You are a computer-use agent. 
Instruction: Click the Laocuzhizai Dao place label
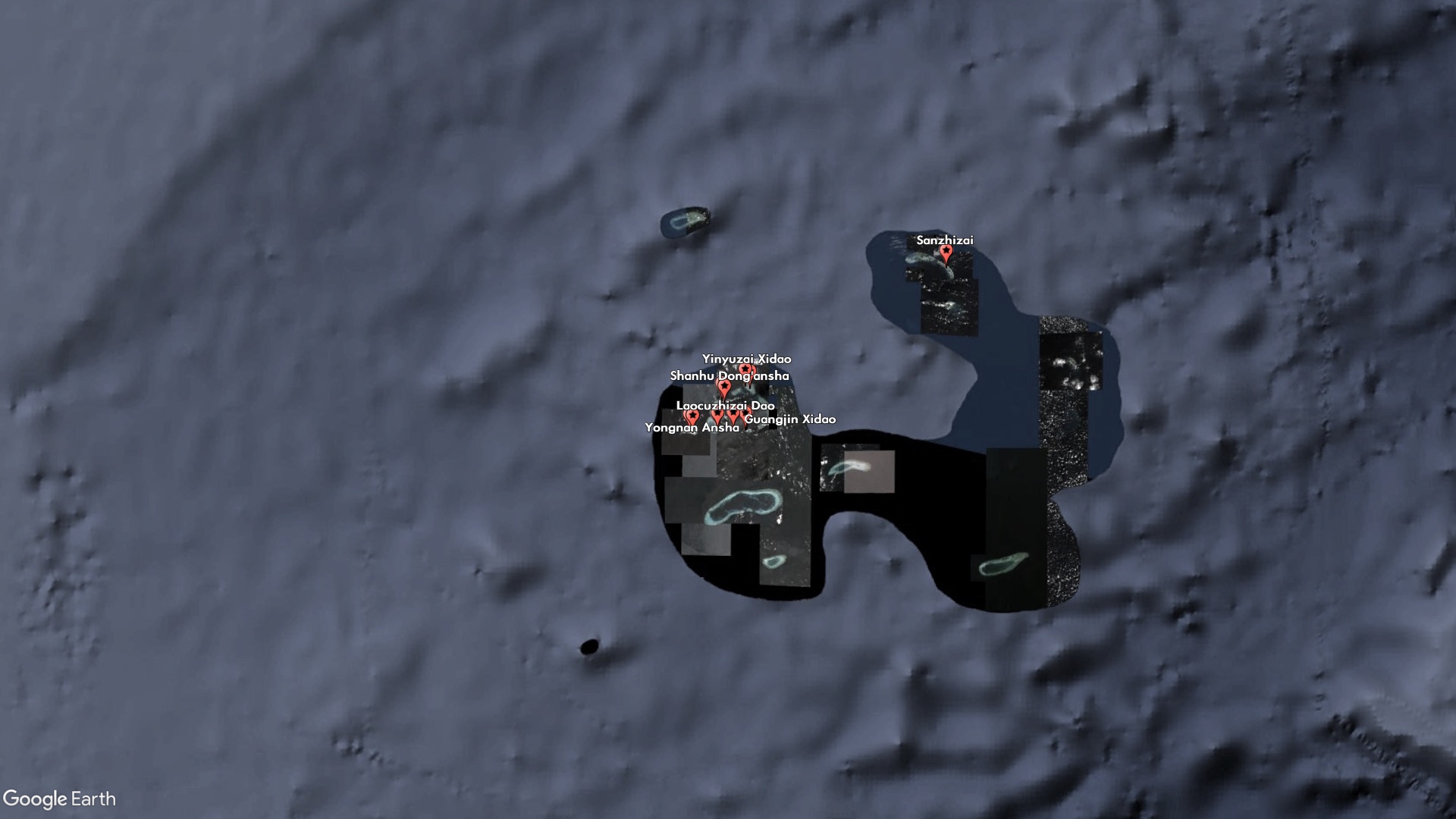(725, 406)
